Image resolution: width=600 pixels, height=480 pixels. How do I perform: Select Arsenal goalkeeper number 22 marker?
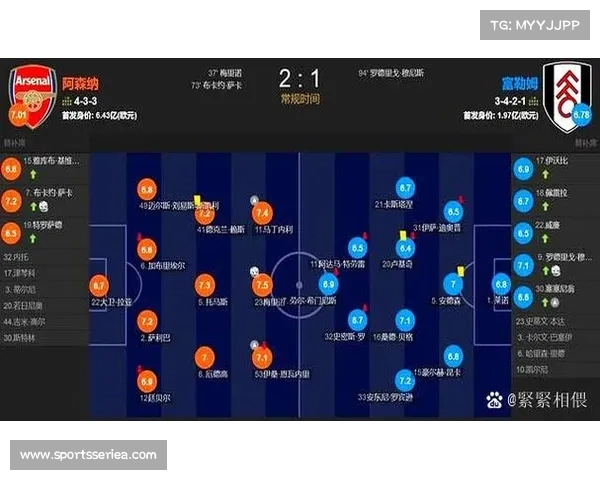point(99,285)
